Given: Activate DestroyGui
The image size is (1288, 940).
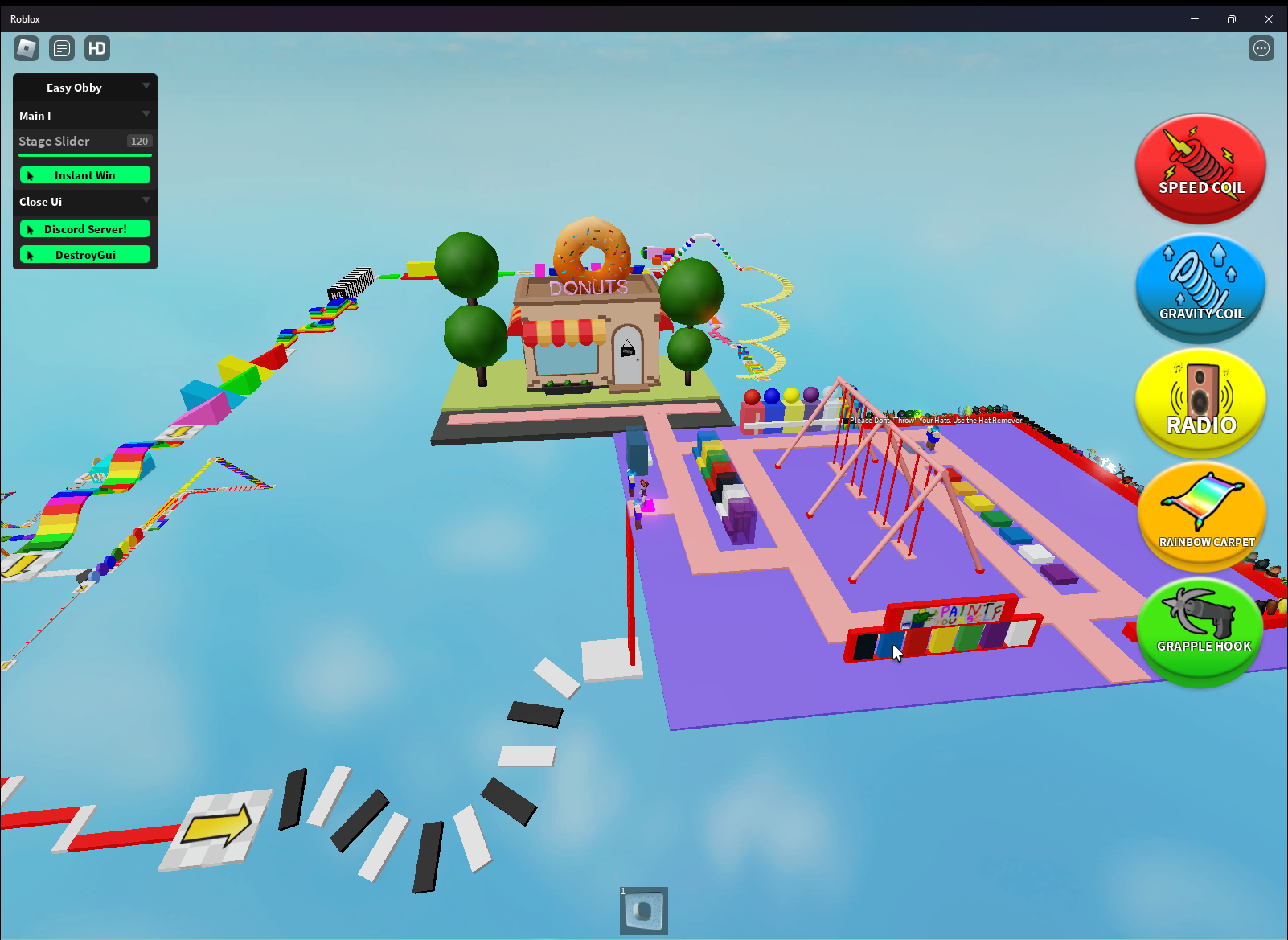Looking at the screenshot, I should [x=84, y=254].
